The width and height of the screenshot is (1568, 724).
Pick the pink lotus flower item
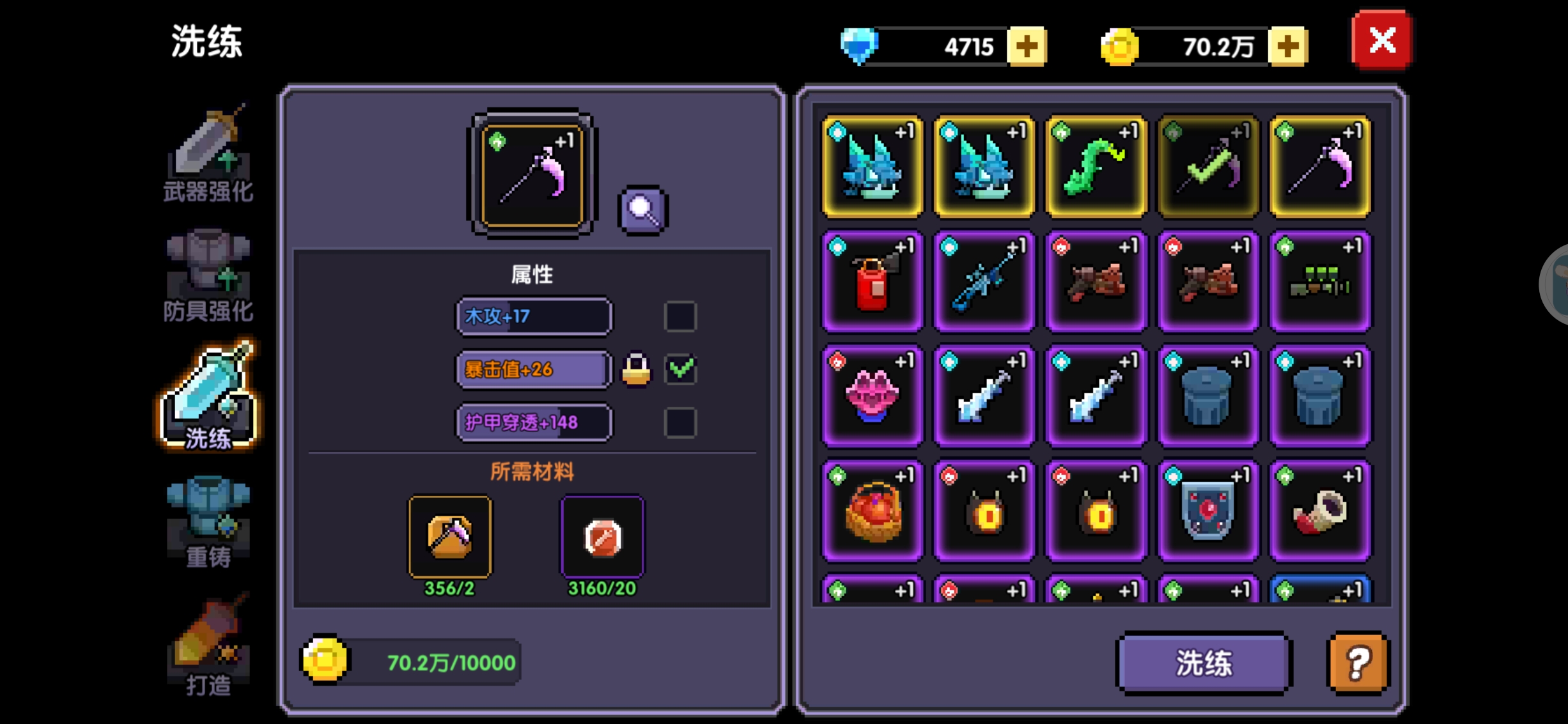coord(873,396)
